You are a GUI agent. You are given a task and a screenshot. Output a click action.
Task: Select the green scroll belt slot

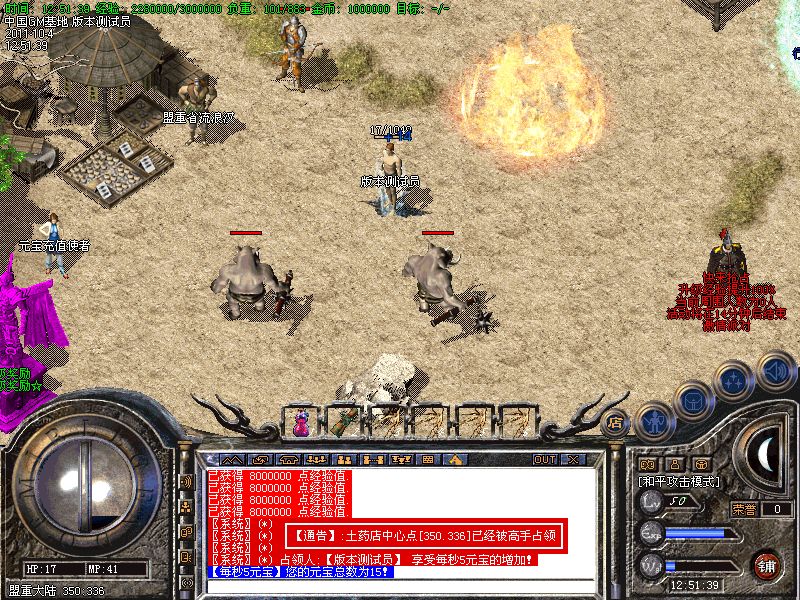pos(342,422)
